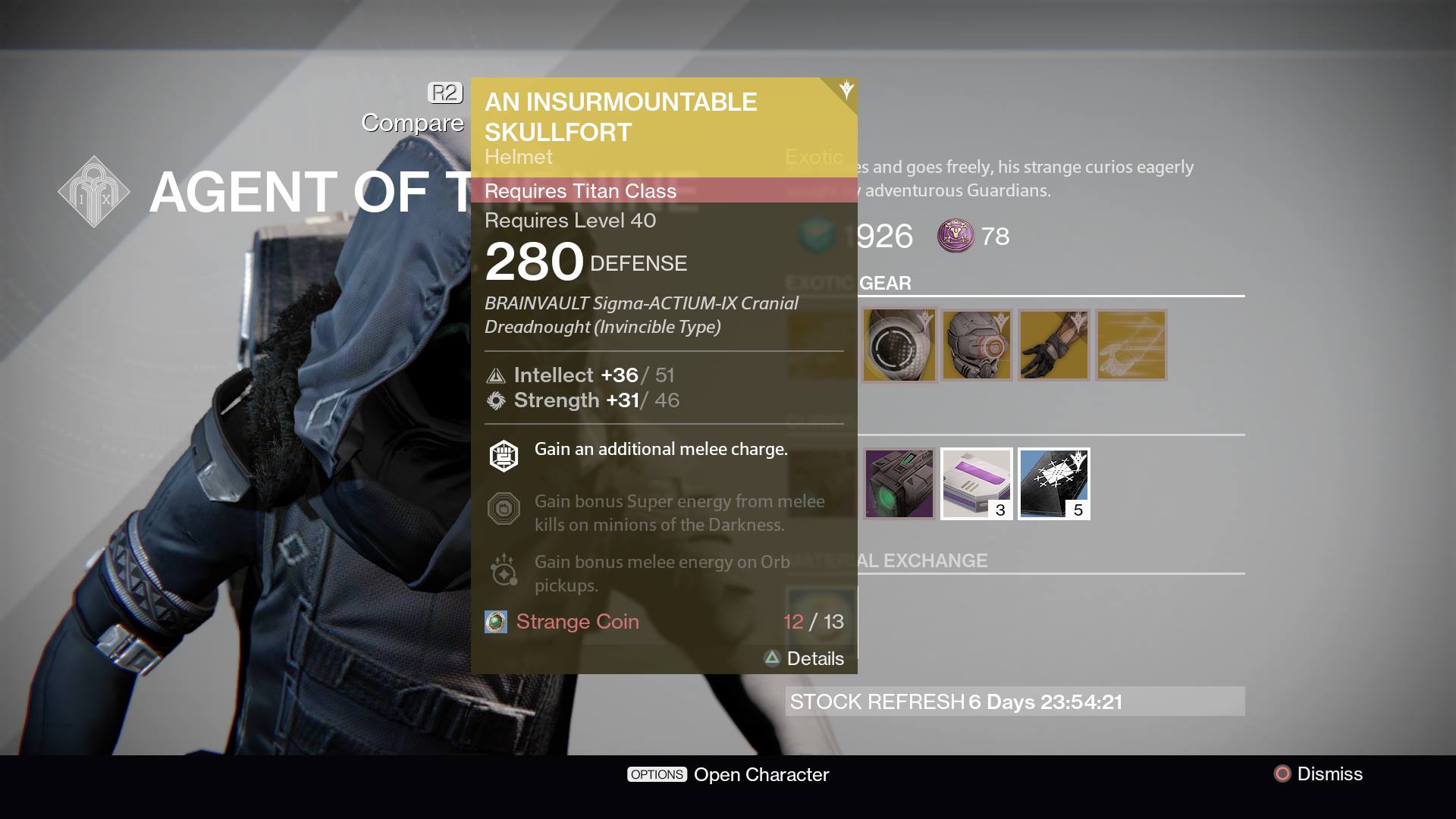Click the Orb pickup melee energy perk icon
This screenshot has height=819, width=1456.
pos(502,569)
